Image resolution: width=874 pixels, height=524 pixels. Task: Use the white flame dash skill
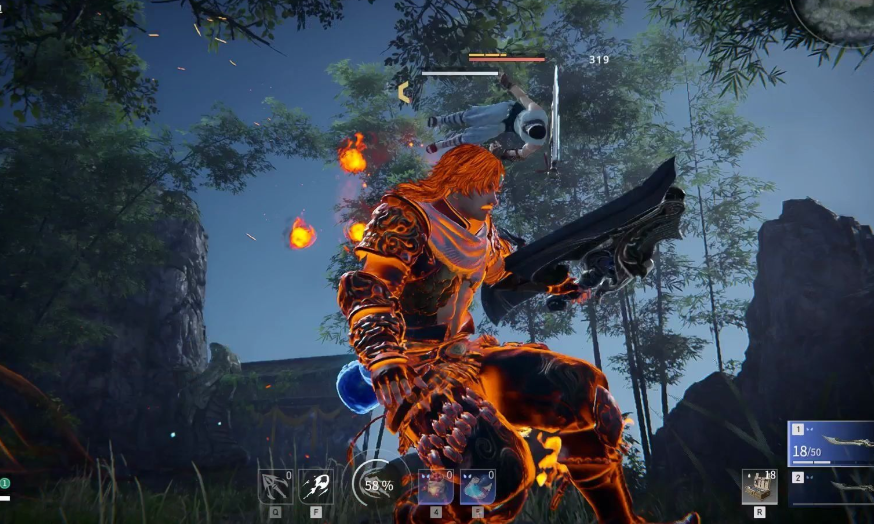[316, 486]
